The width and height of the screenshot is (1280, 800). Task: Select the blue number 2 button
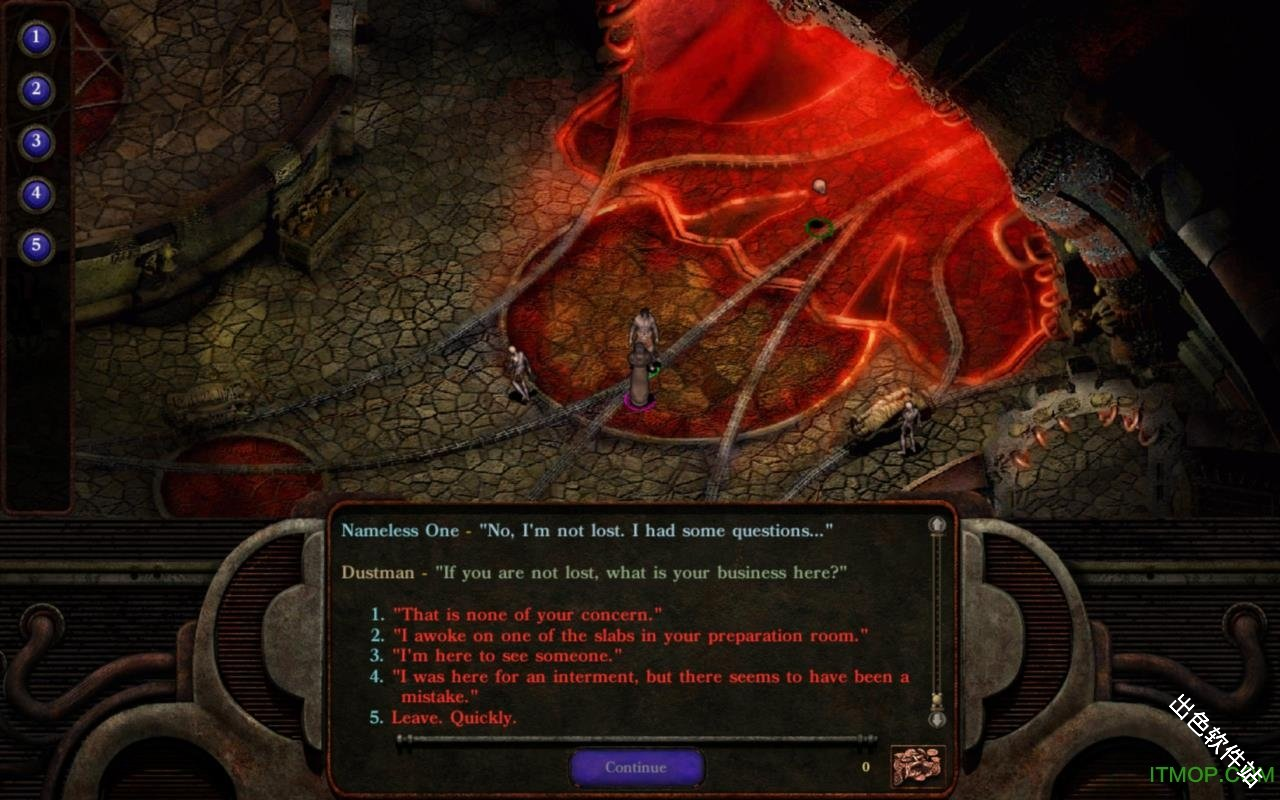click(37, 90)
